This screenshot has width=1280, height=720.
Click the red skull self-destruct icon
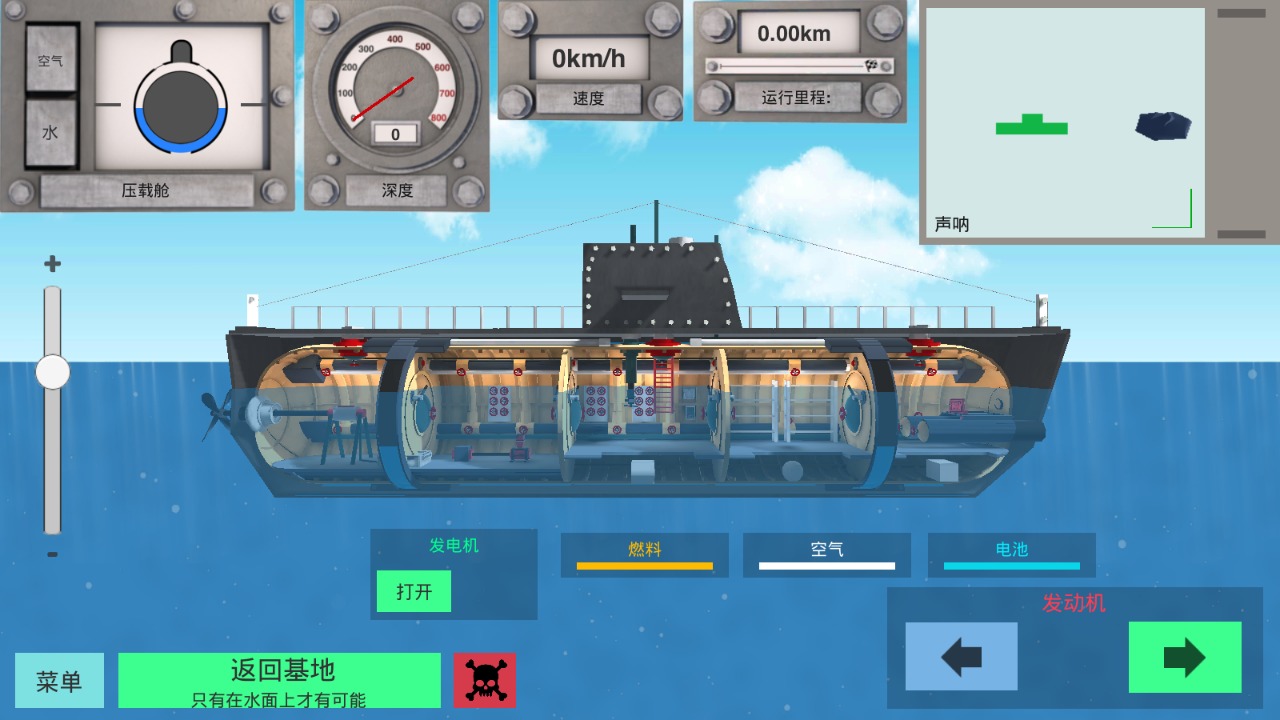coord(485,680)
